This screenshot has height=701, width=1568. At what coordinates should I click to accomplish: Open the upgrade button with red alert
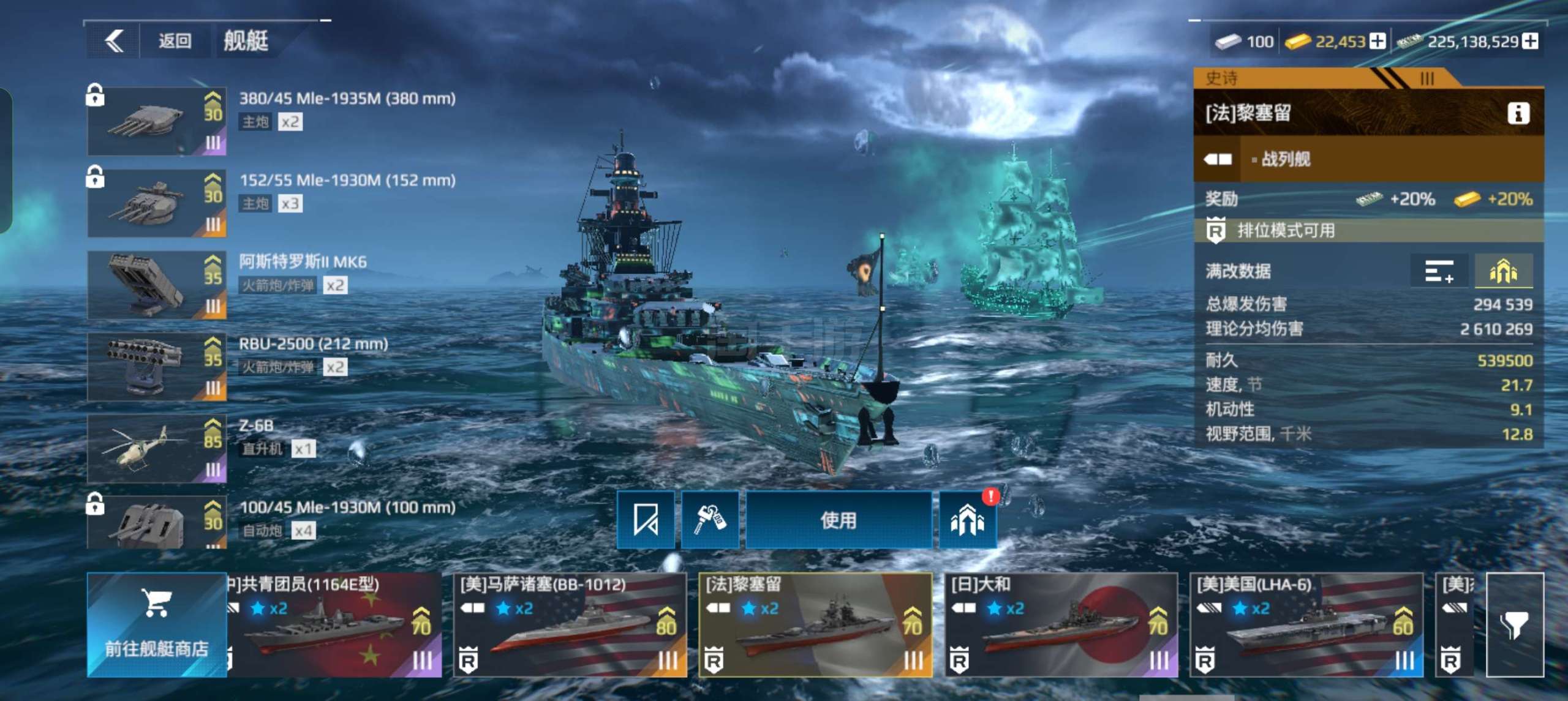tap(967, 520)
